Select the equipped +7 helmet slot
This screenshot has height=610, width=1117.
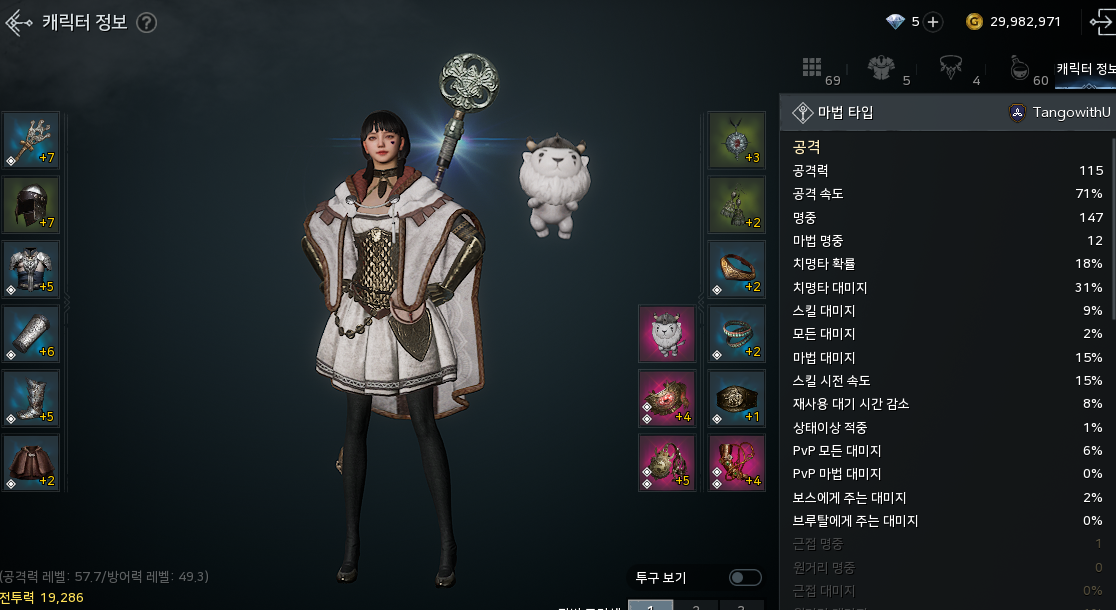pyautogui.click(x=31, y=204)
